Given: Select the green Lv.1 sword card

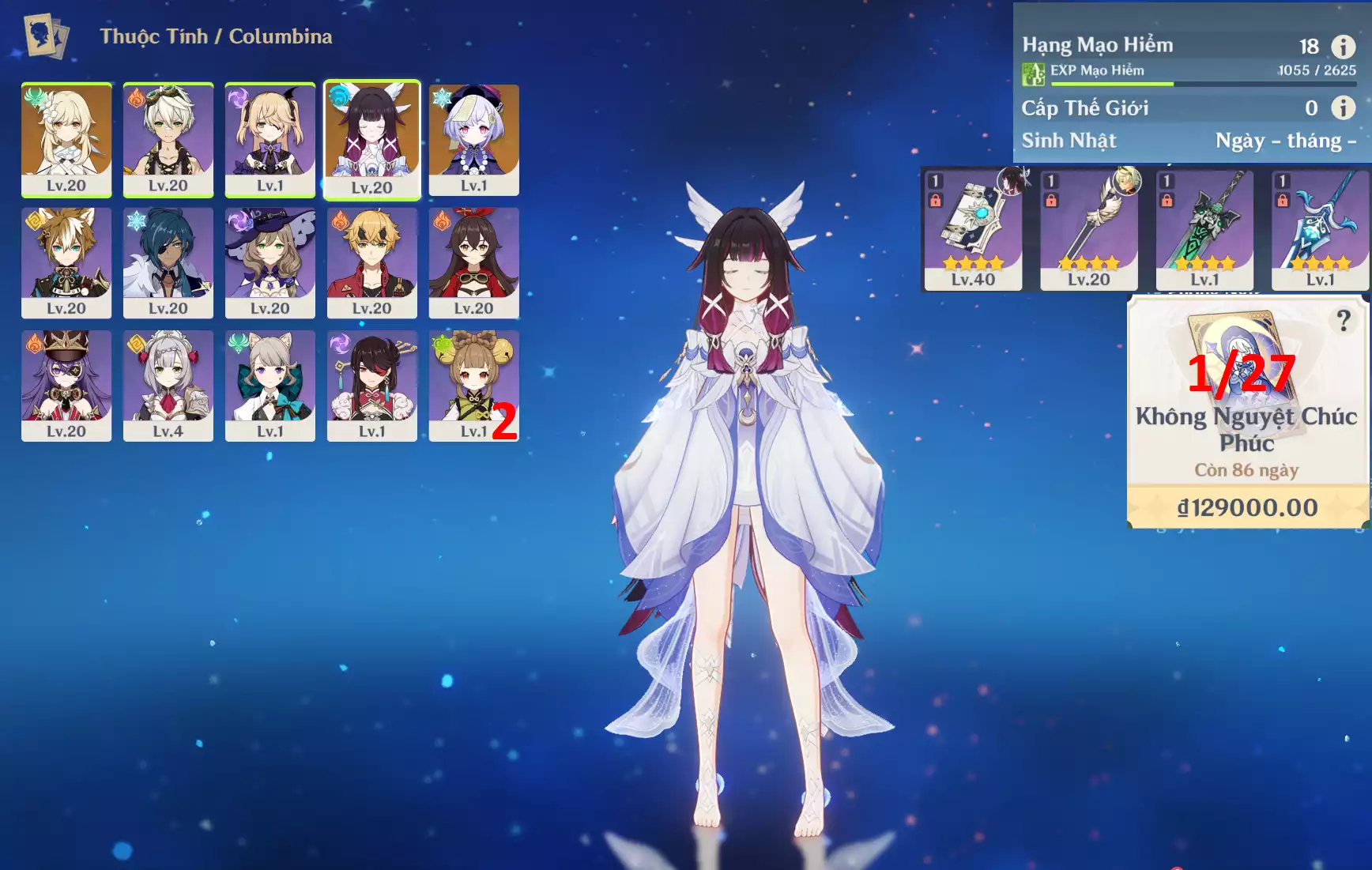Looking at the screenshot, I should coord(1204,230).
